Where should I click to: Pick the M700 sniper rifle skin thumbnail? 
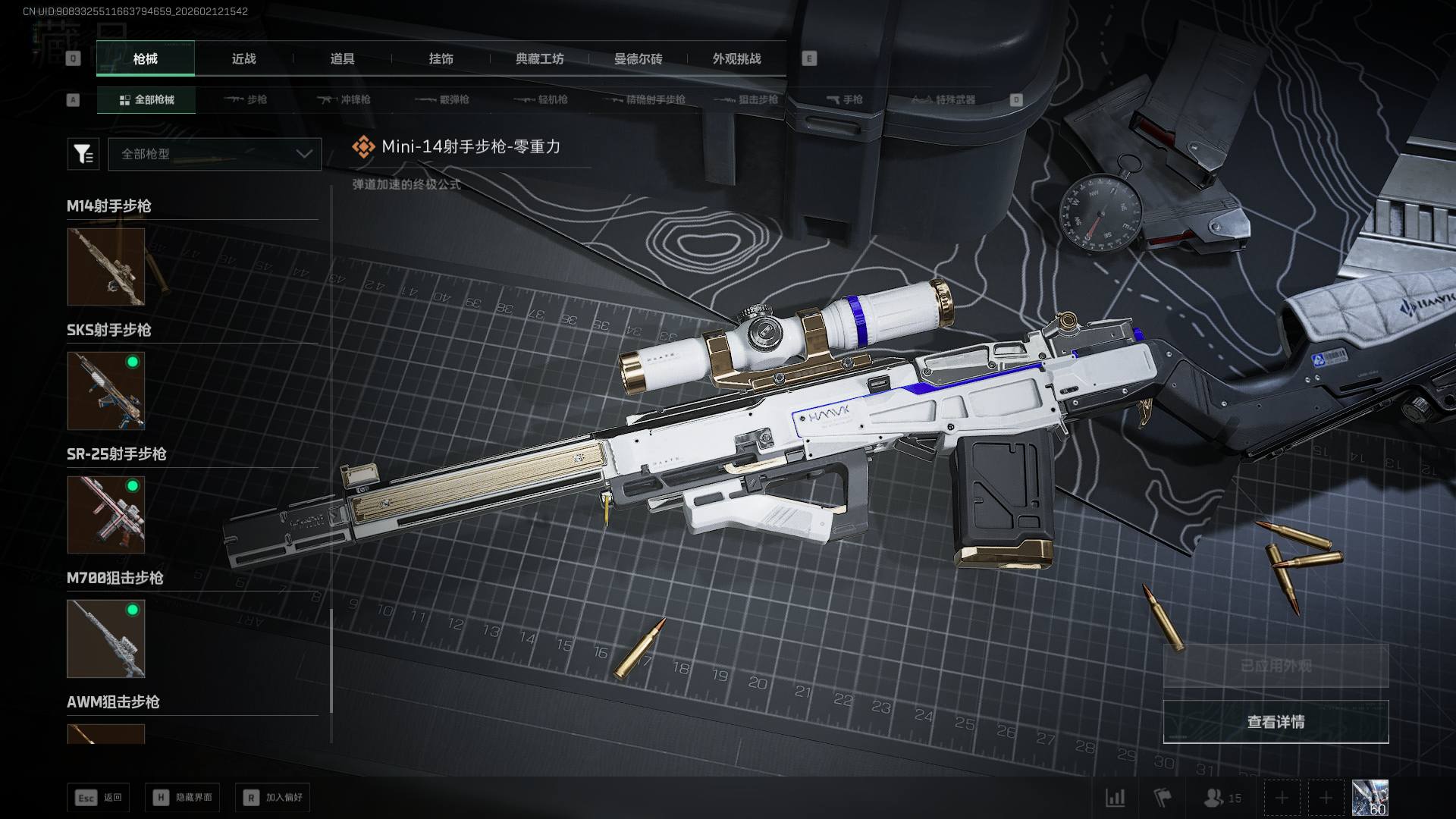(x=106, y=639)
